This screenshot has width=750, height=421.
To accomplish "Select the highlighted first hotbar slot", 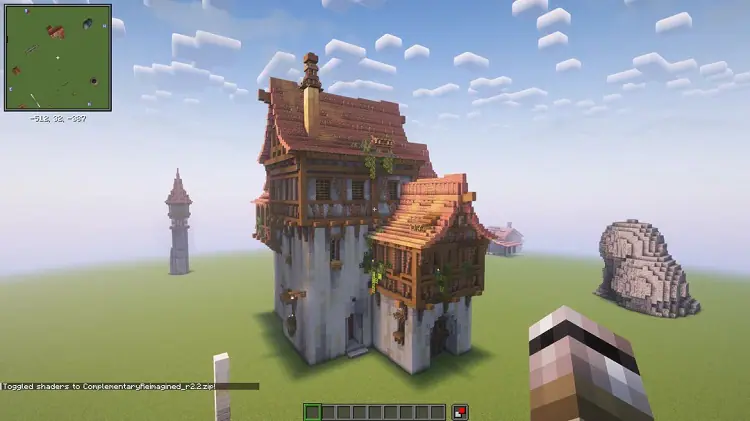I will click(312, 411).
